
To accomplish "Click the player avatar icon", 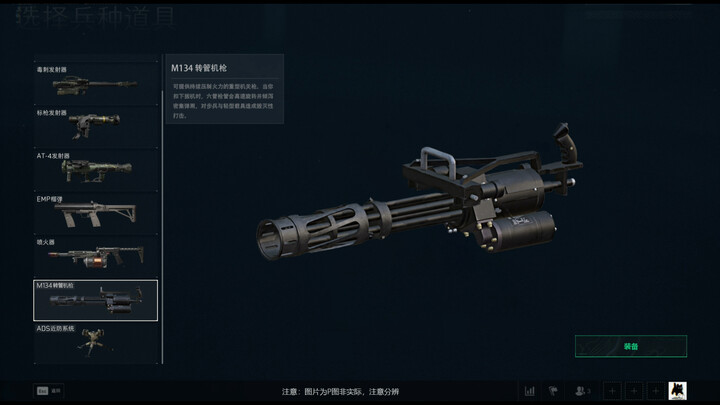I will [677, 390].
